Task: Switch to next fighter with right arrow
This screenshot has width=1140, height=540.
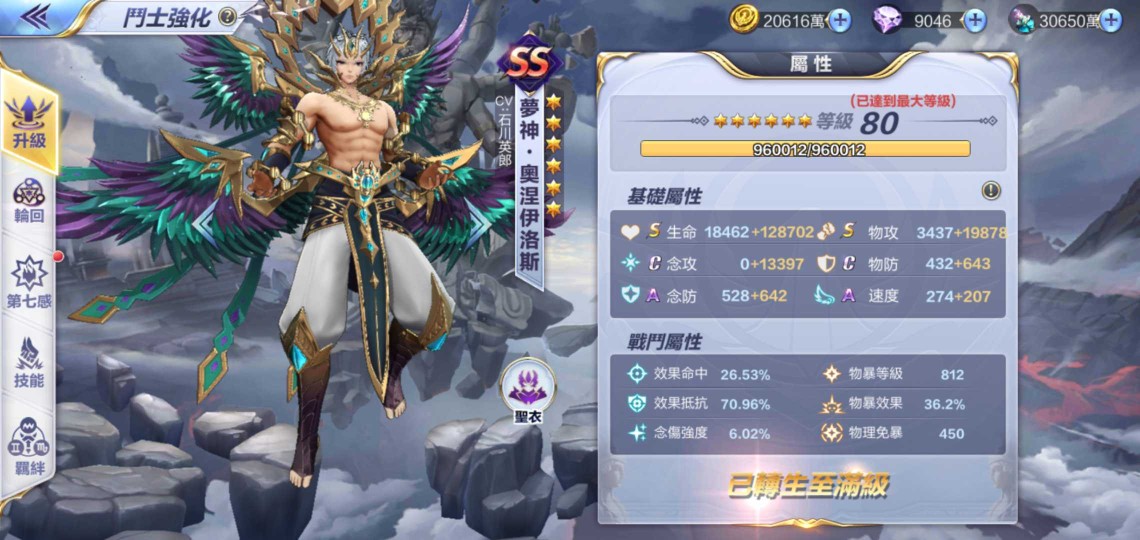Action: point(480,224)
